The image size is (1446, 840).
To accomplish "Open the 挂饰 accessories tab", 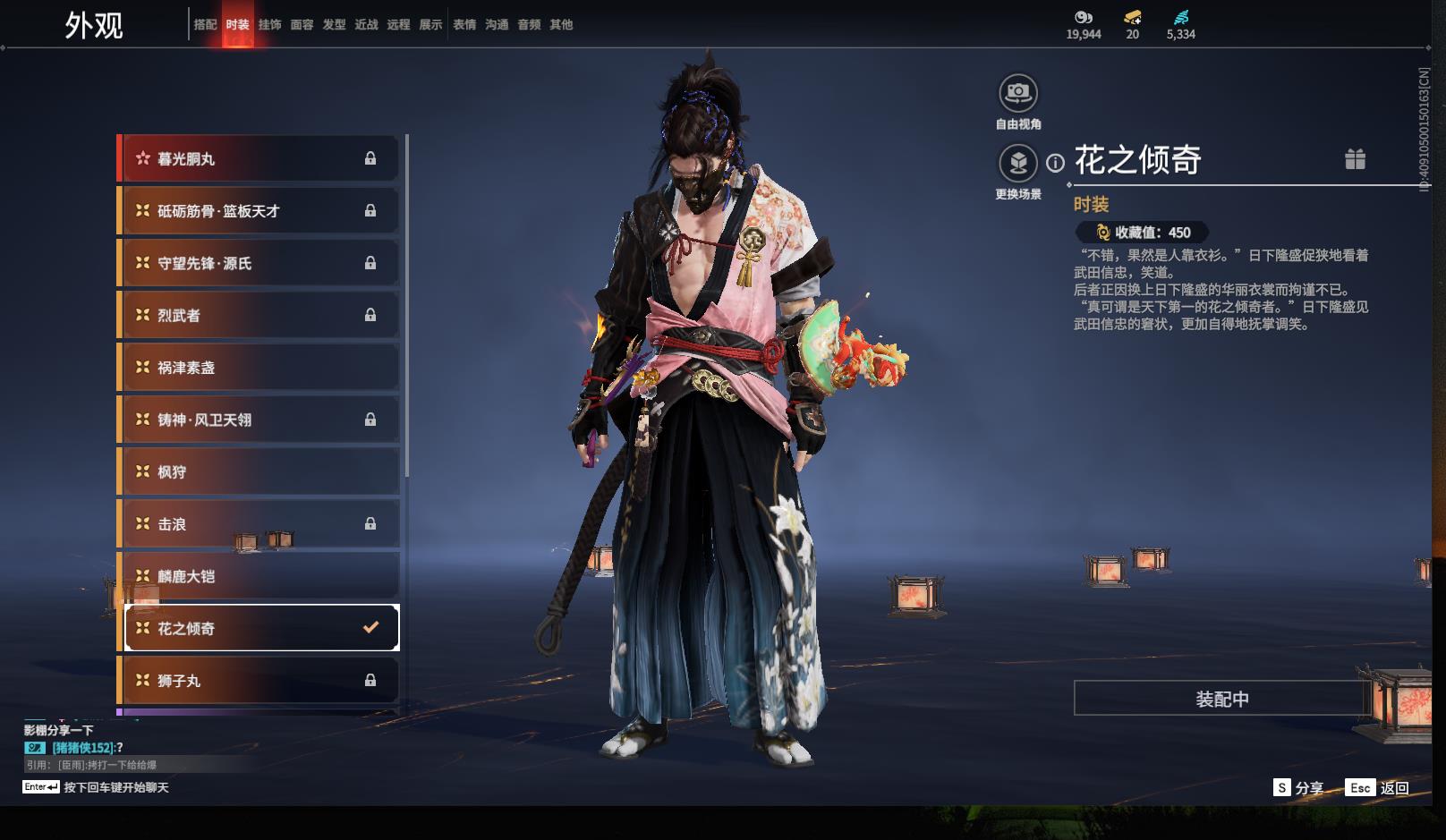I will click(269, 25).
